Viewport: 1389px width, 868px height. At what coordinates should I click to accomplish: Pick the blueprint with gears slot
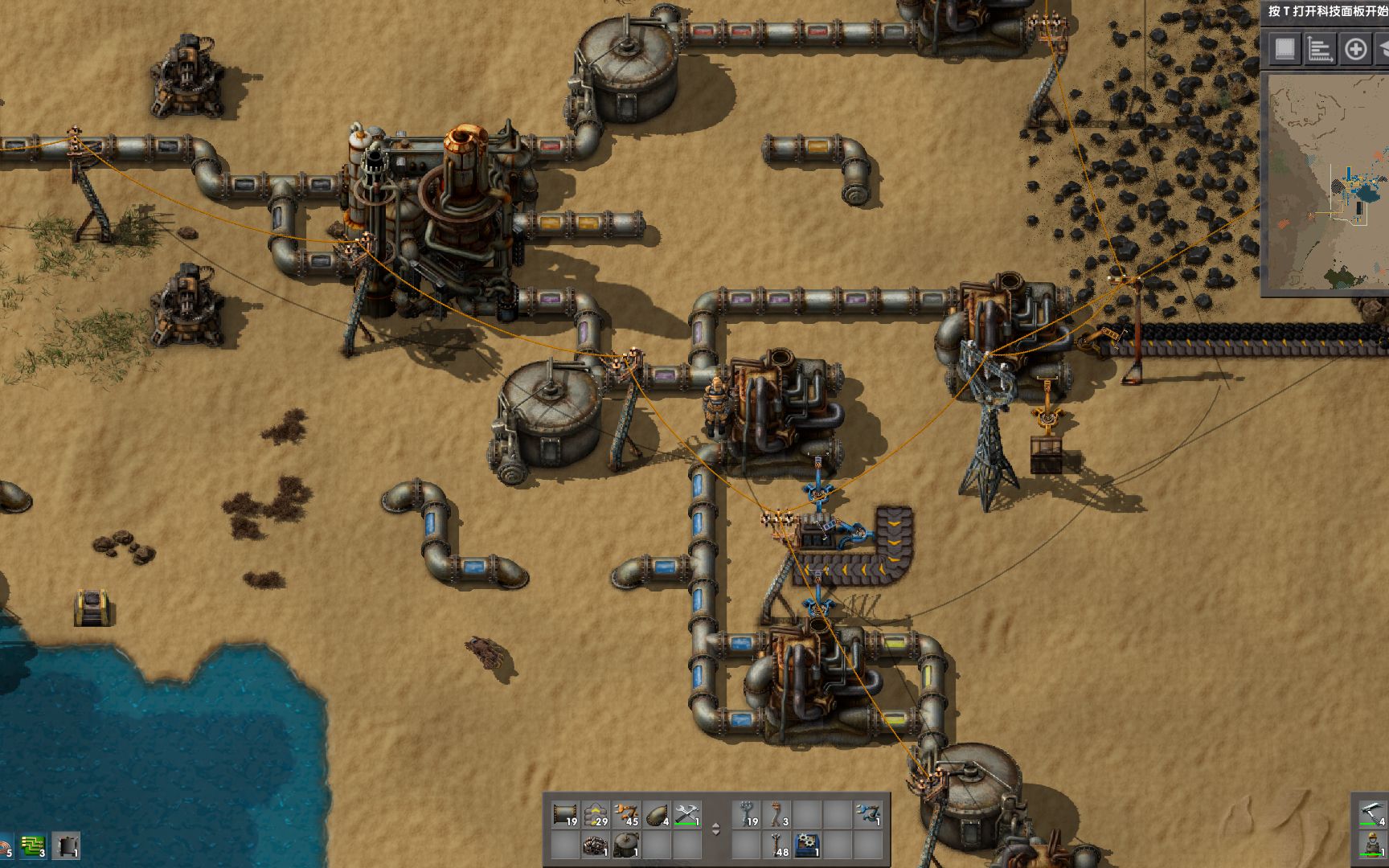tap(807, 845)
